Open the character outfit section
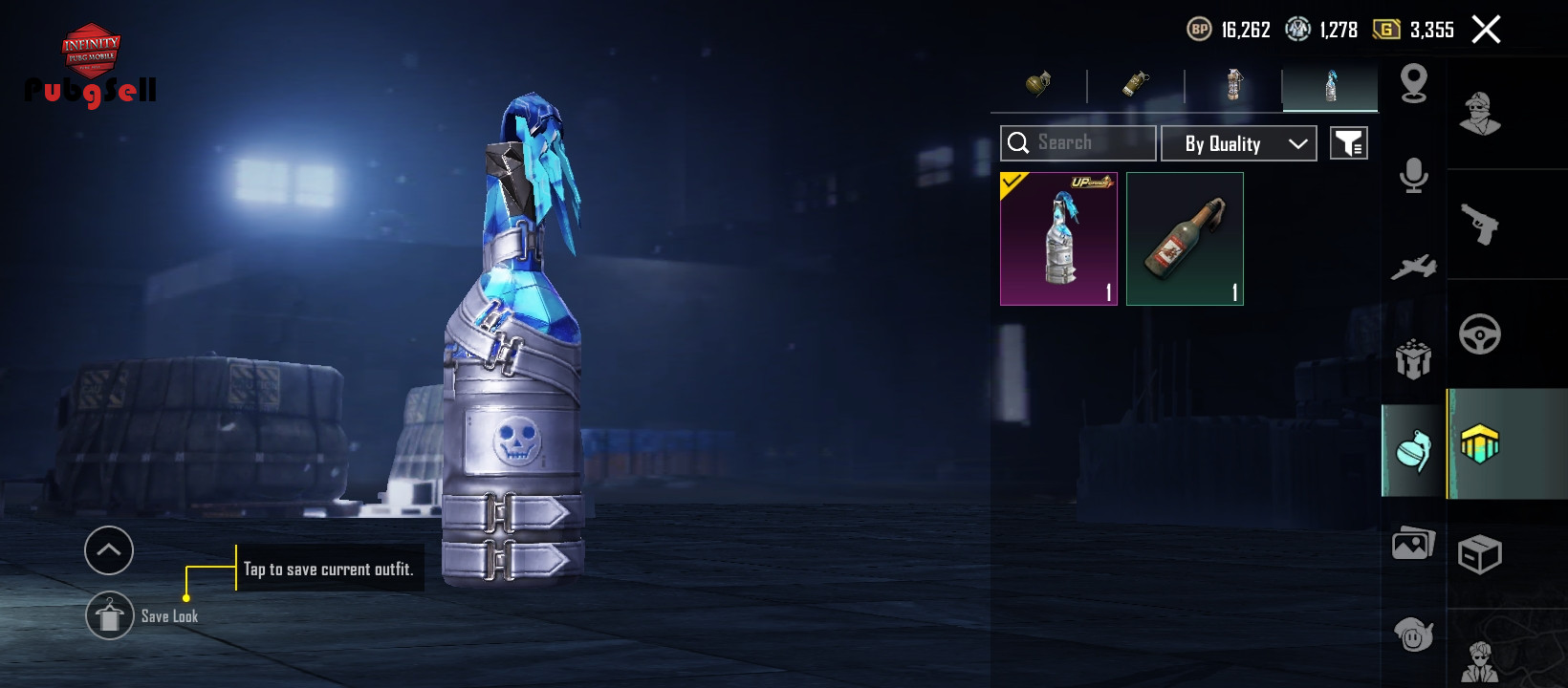 (1480, 115)
